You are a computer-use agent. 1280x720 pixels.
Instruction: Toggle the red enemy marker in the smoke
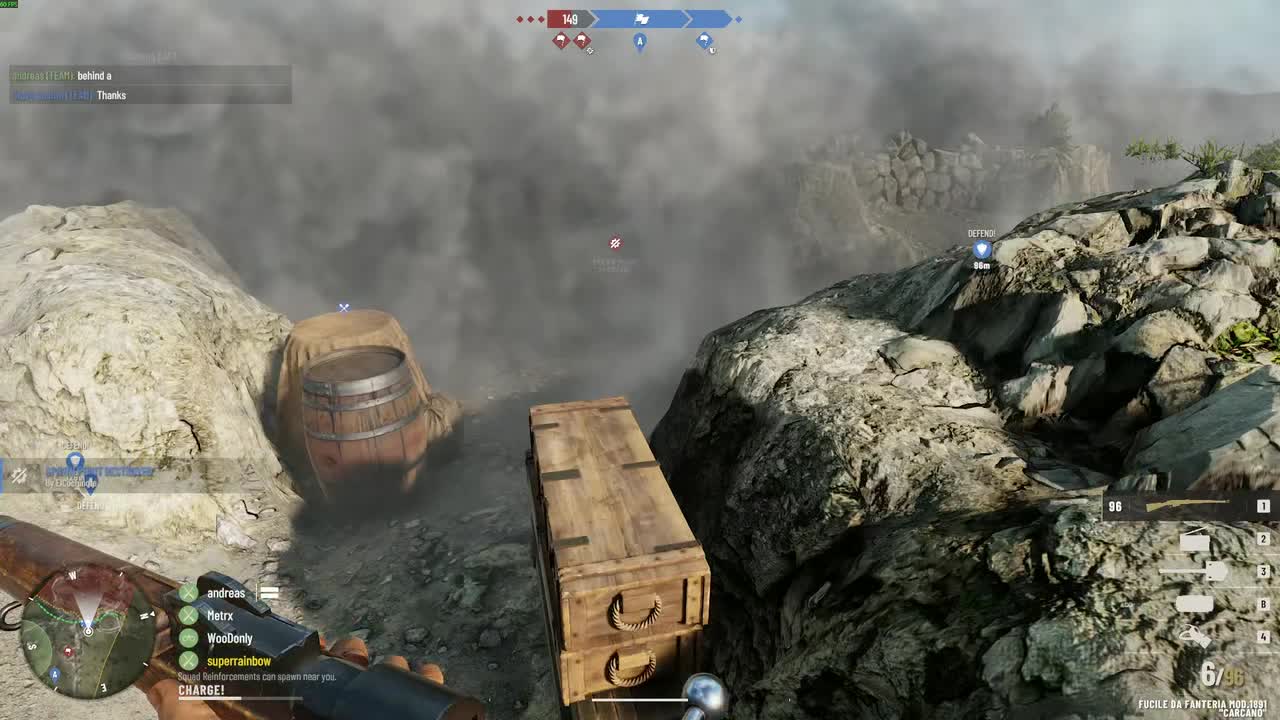pyautogui.click(x=615, y=241)
